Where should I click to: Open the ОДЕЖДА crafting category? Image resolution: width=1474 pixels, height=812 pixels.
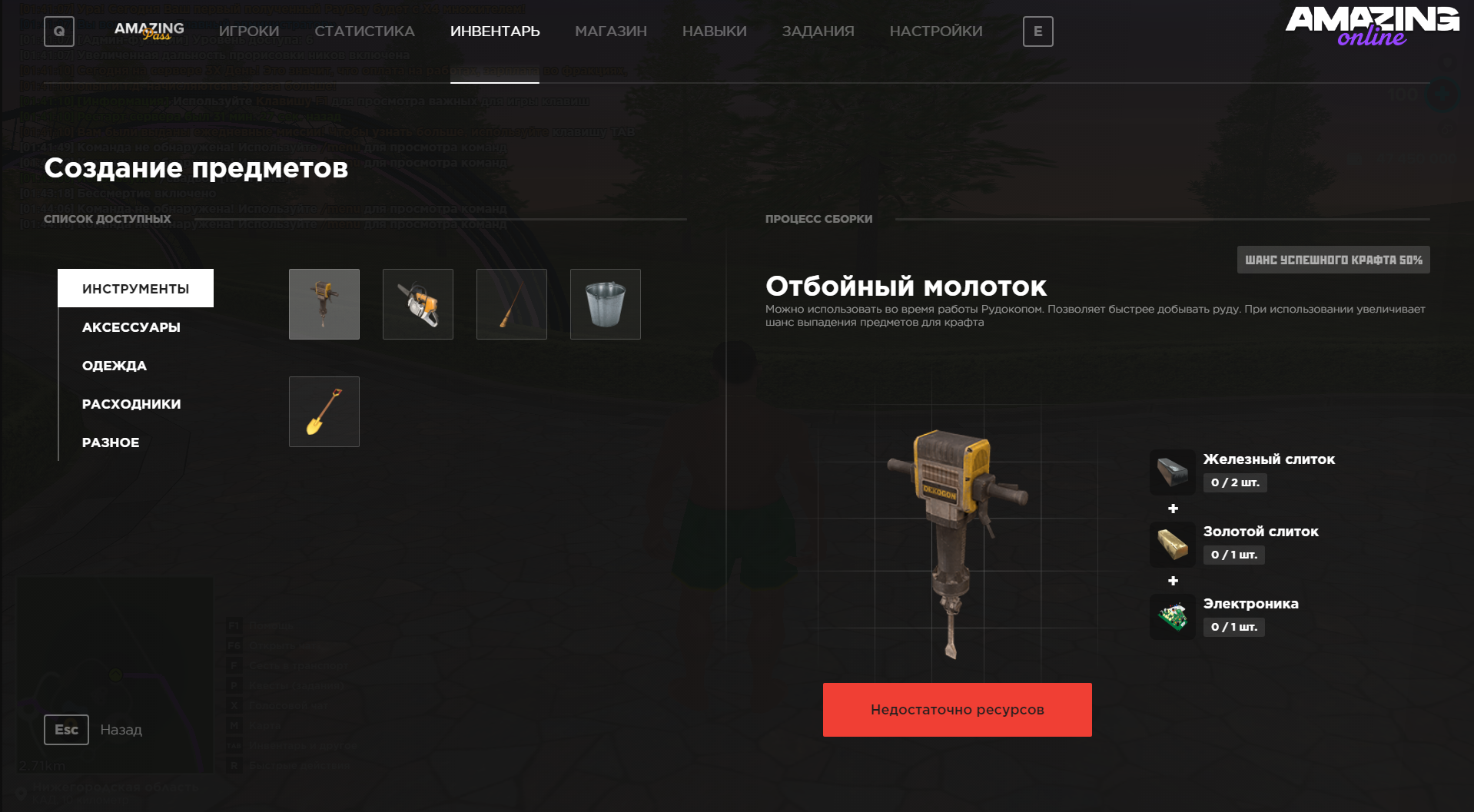(115, 366)
